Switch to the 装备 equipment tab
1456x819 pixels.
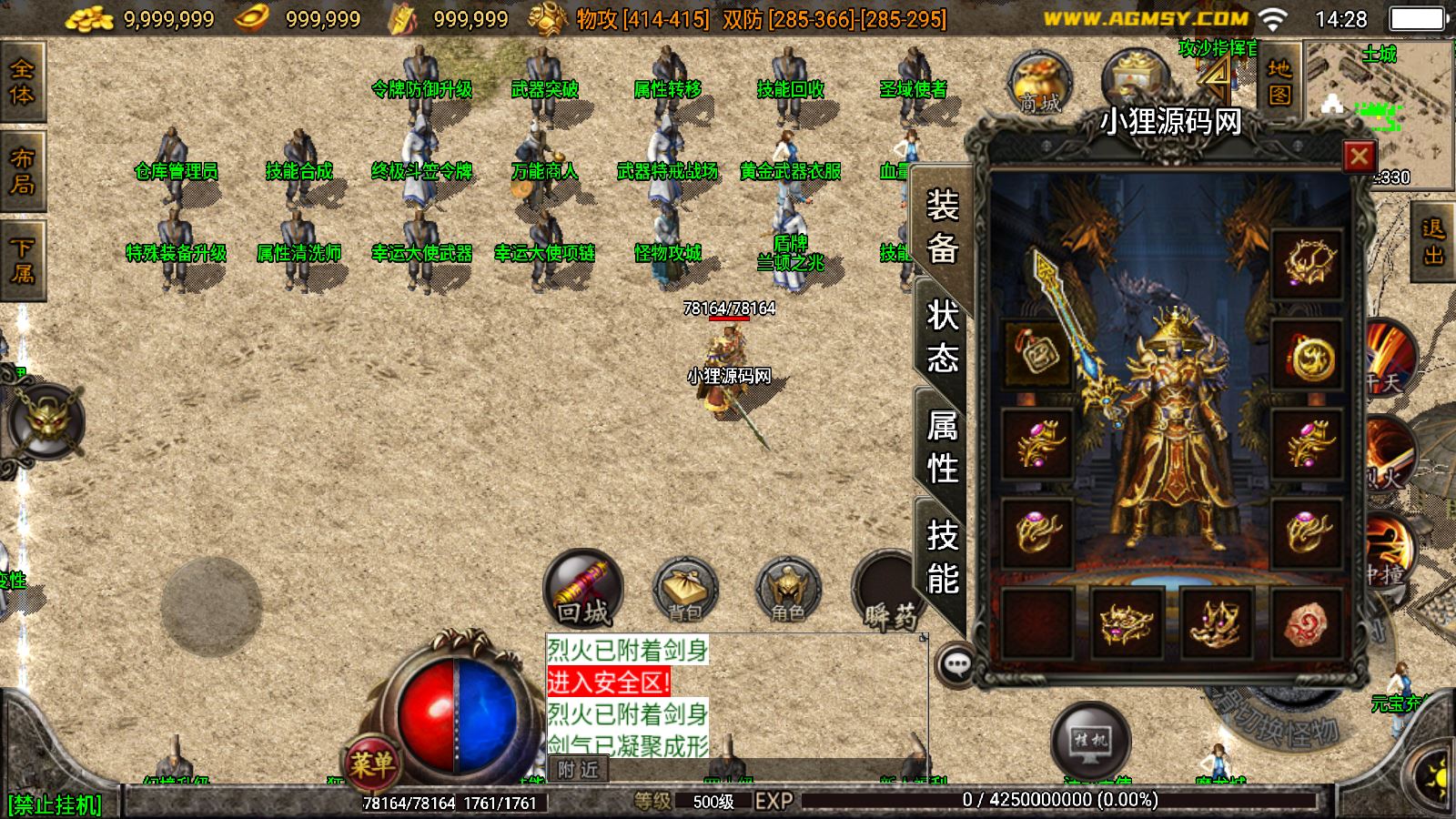click(942, 227)
